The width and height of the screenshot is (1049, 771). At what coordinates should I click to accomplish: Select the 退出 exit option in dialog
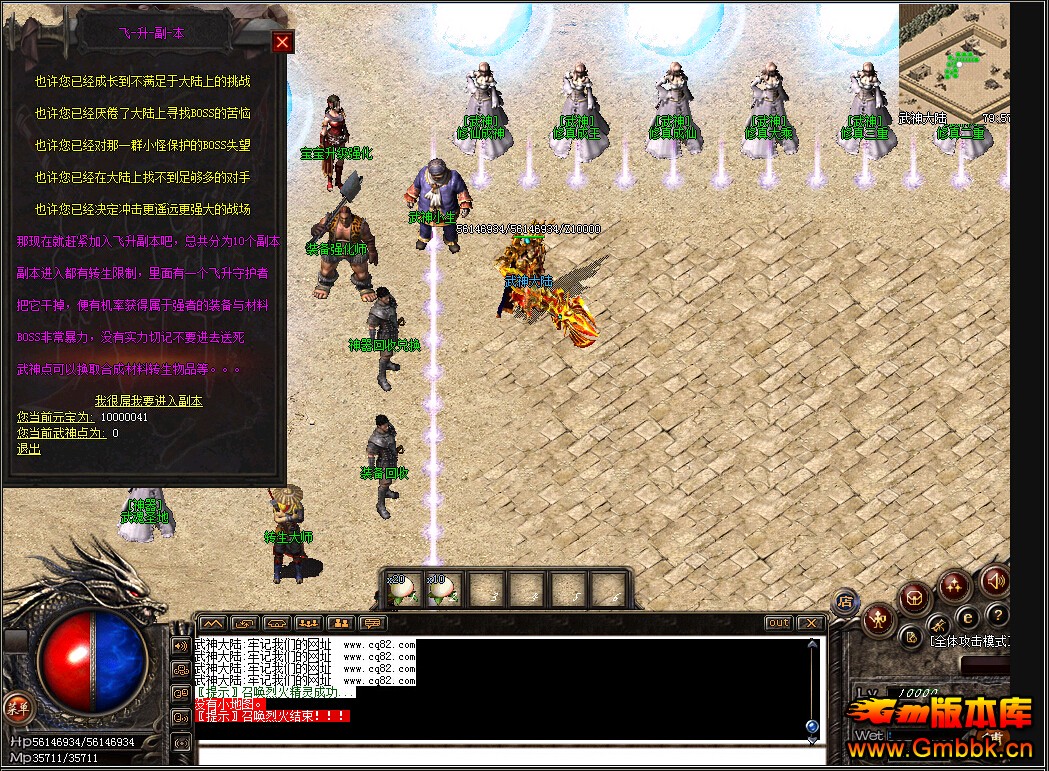(x=29, y=449)
